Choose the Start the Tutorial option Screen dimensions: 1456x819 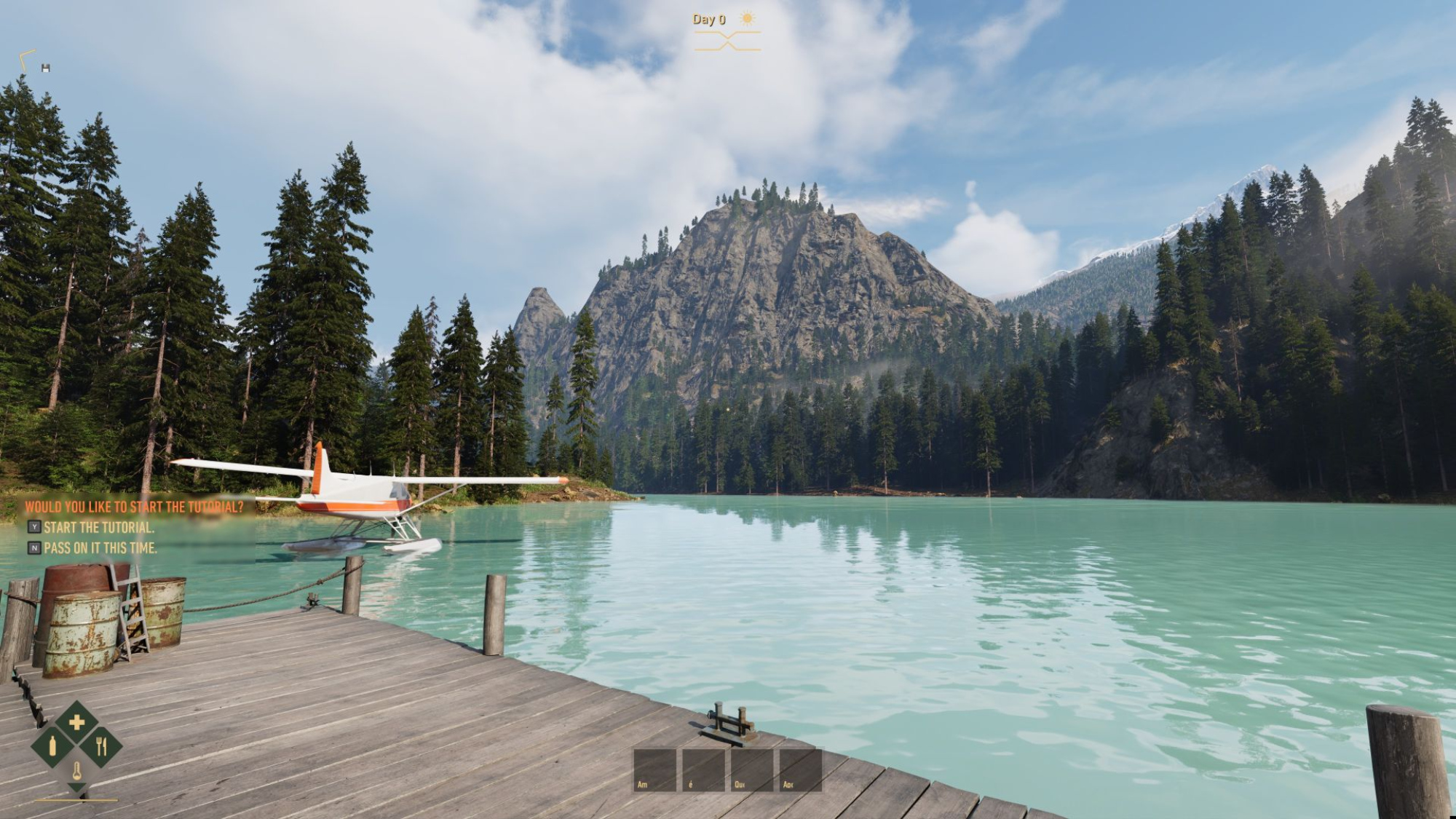[98, 527]
